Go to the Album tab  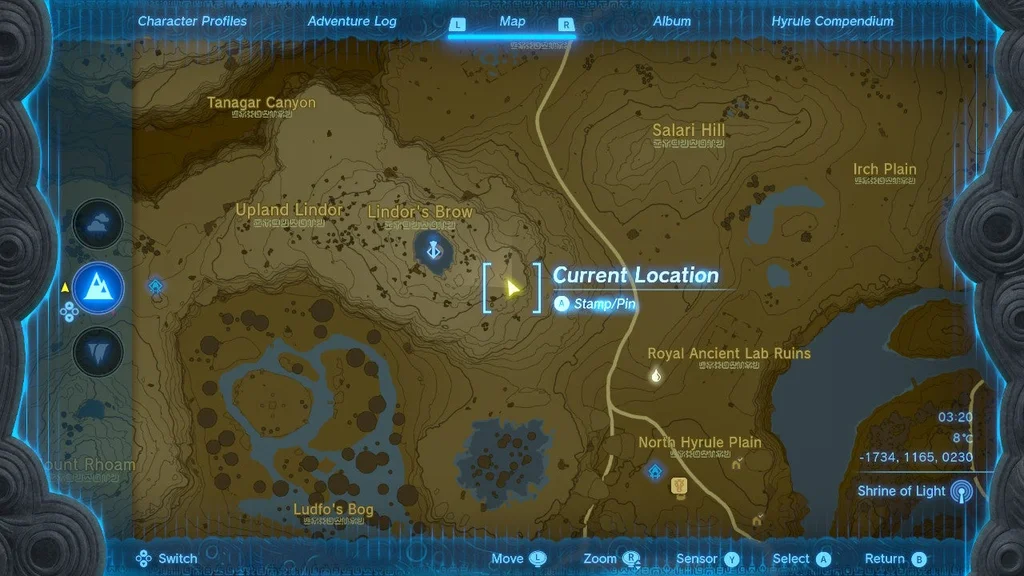[x=672, y=21]
